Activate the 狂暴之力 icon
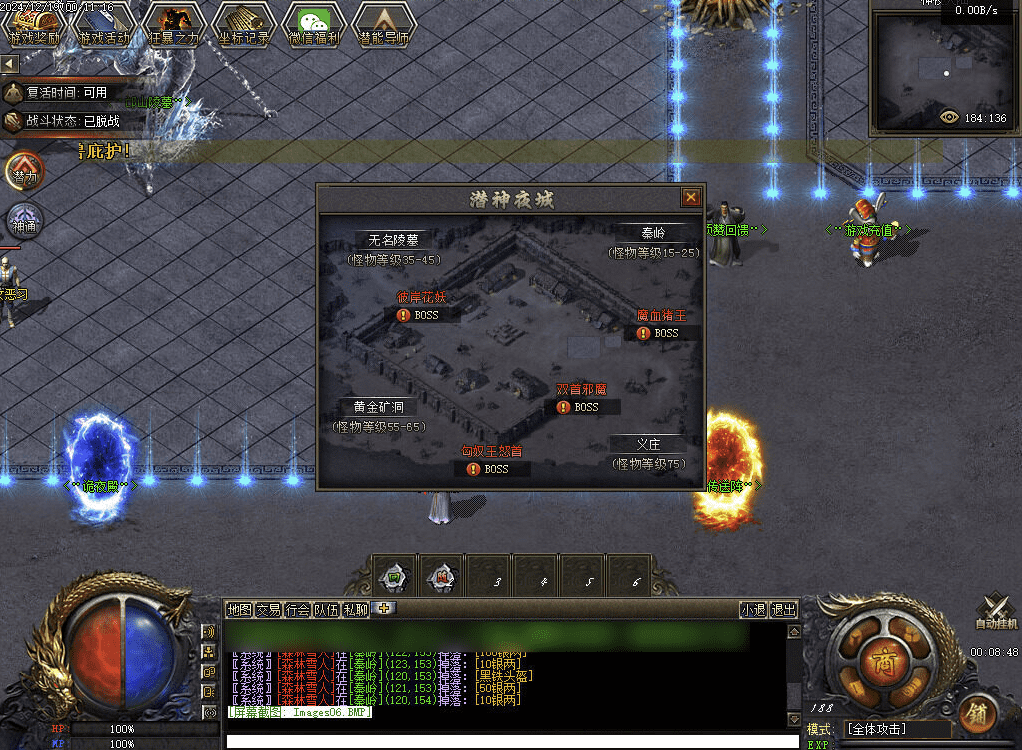Viewport: 1022px width, 750px height. 174,23
